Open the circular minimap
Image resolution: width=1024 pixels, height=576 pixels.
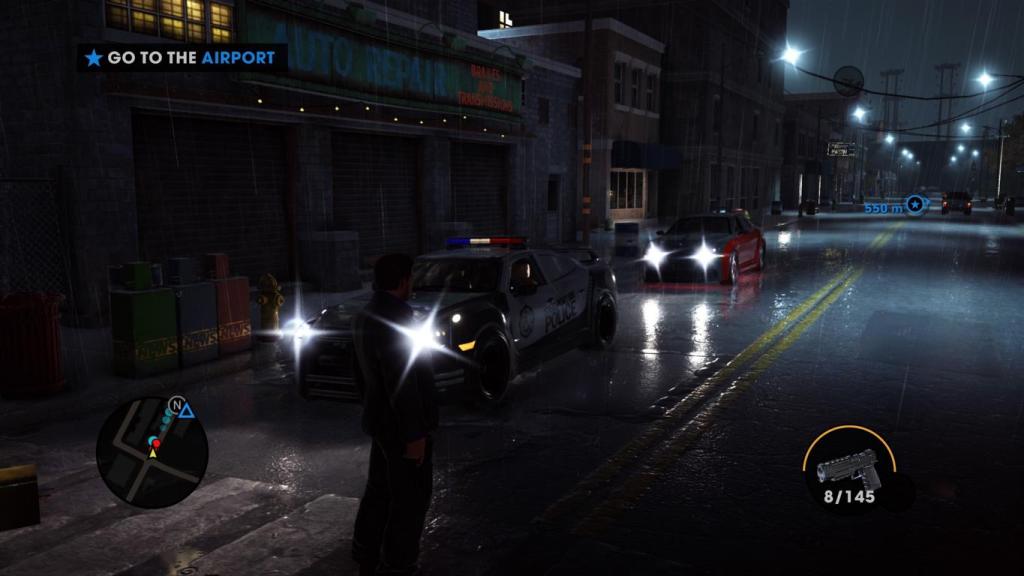pyautogui.click(x=152, y=452)
